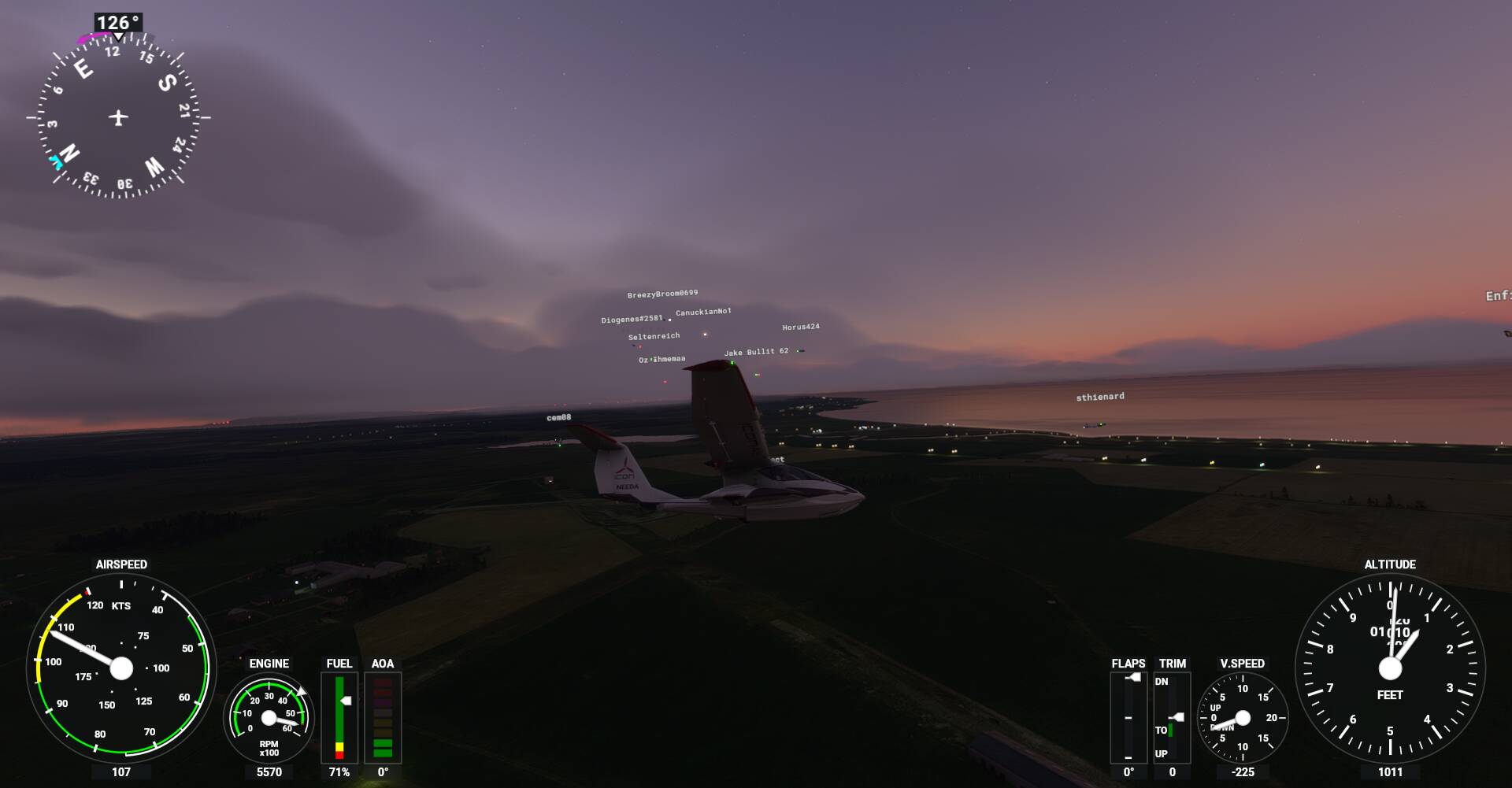Click the V.SPEED vertical speed dial
The image size is (1512, 788).
click(x=1243, y=717)
